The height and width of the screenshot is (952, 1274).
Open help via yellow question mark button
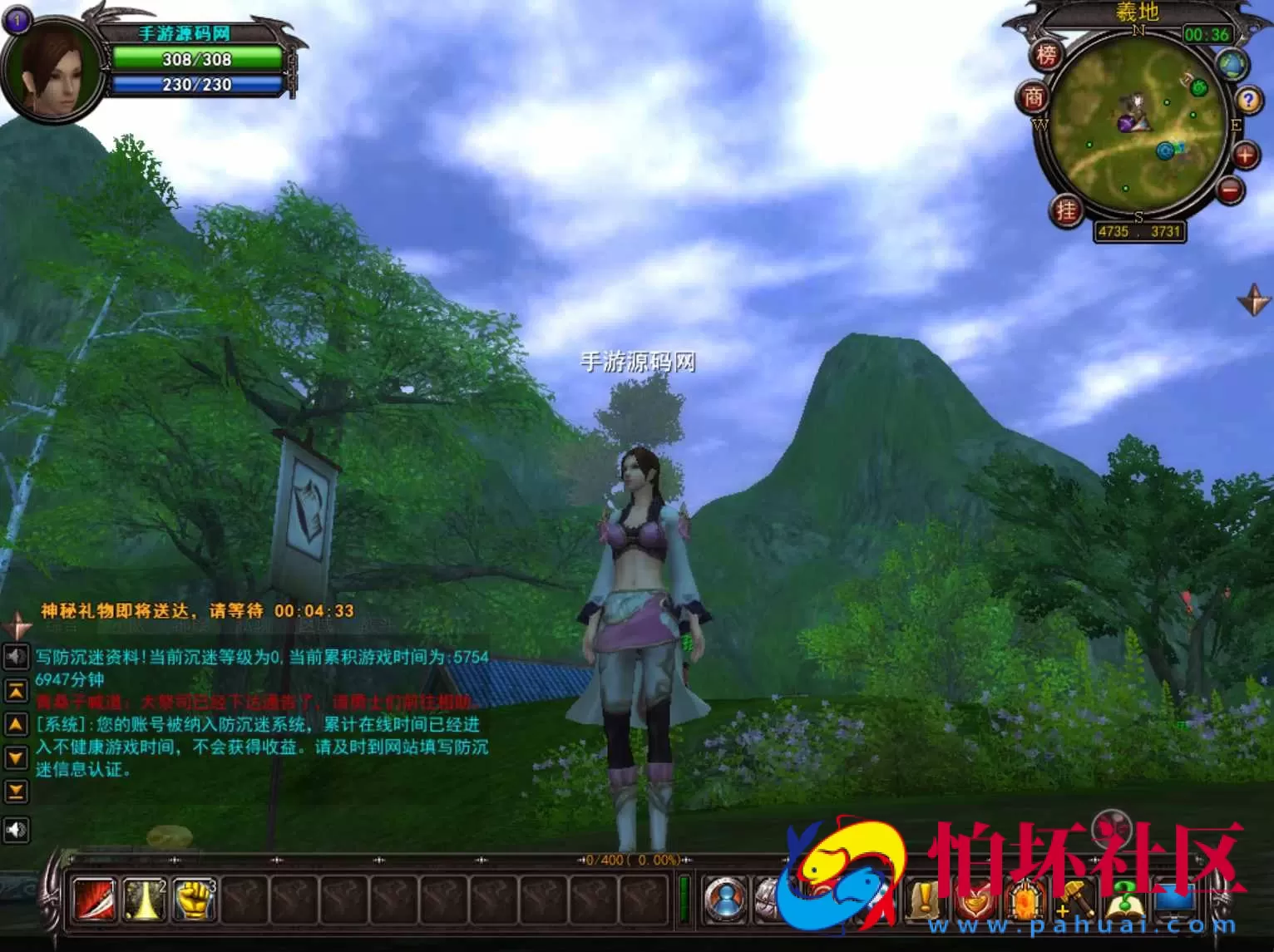click(1248, 101)
